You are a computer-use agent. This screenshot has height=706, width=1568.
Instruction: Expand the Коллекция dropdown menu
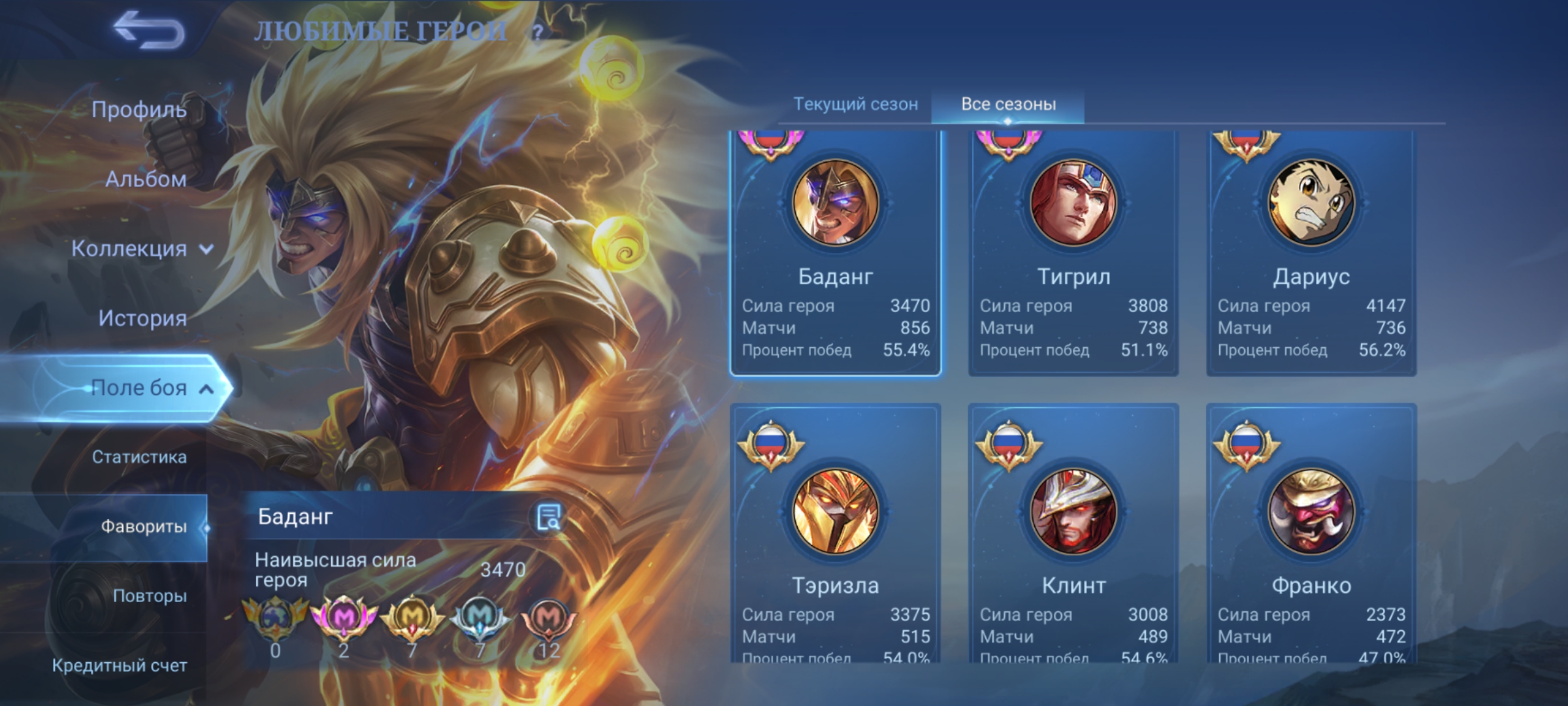pos(142,248)
